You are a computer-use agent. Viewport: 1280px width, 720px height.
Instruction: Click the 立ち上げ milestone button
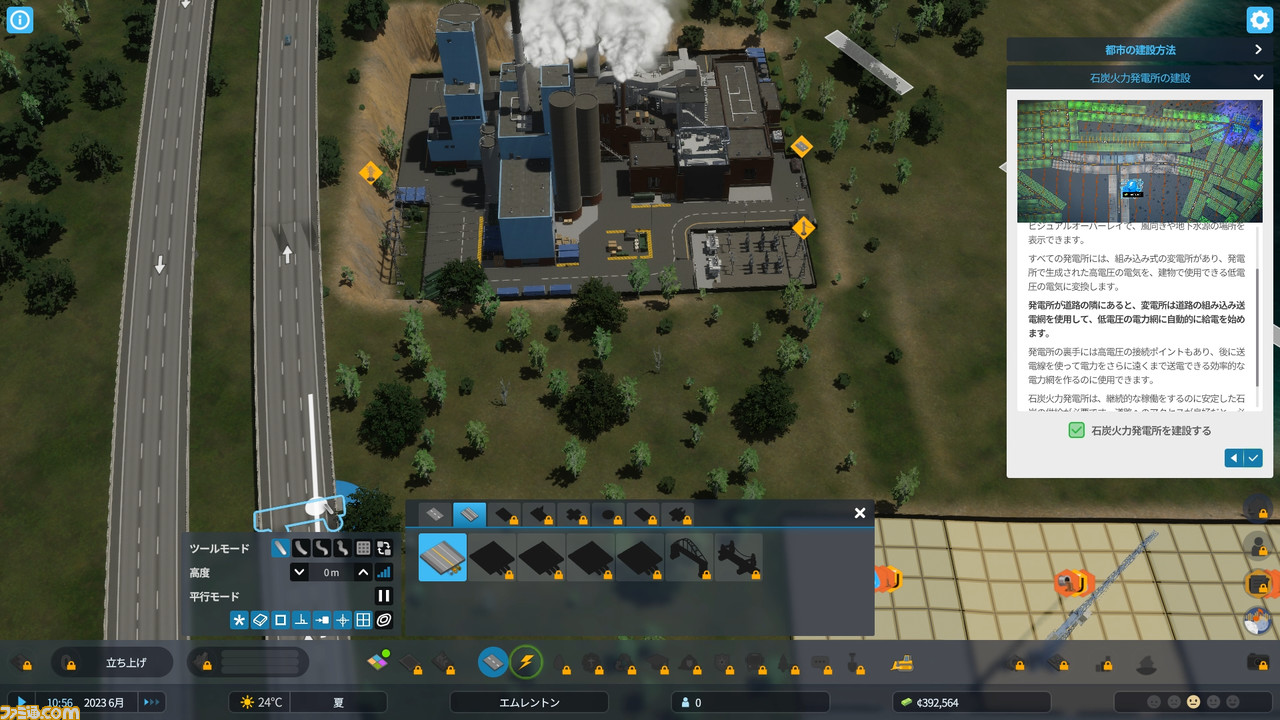126,662
